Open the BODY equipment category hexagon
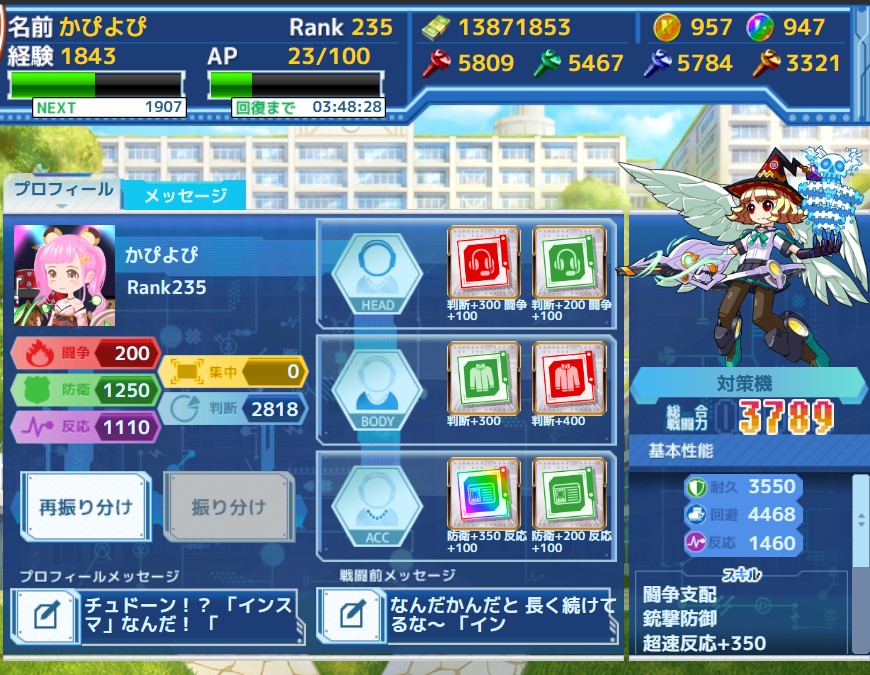This screenshot has height=675, width=870. tap(377, 388)
